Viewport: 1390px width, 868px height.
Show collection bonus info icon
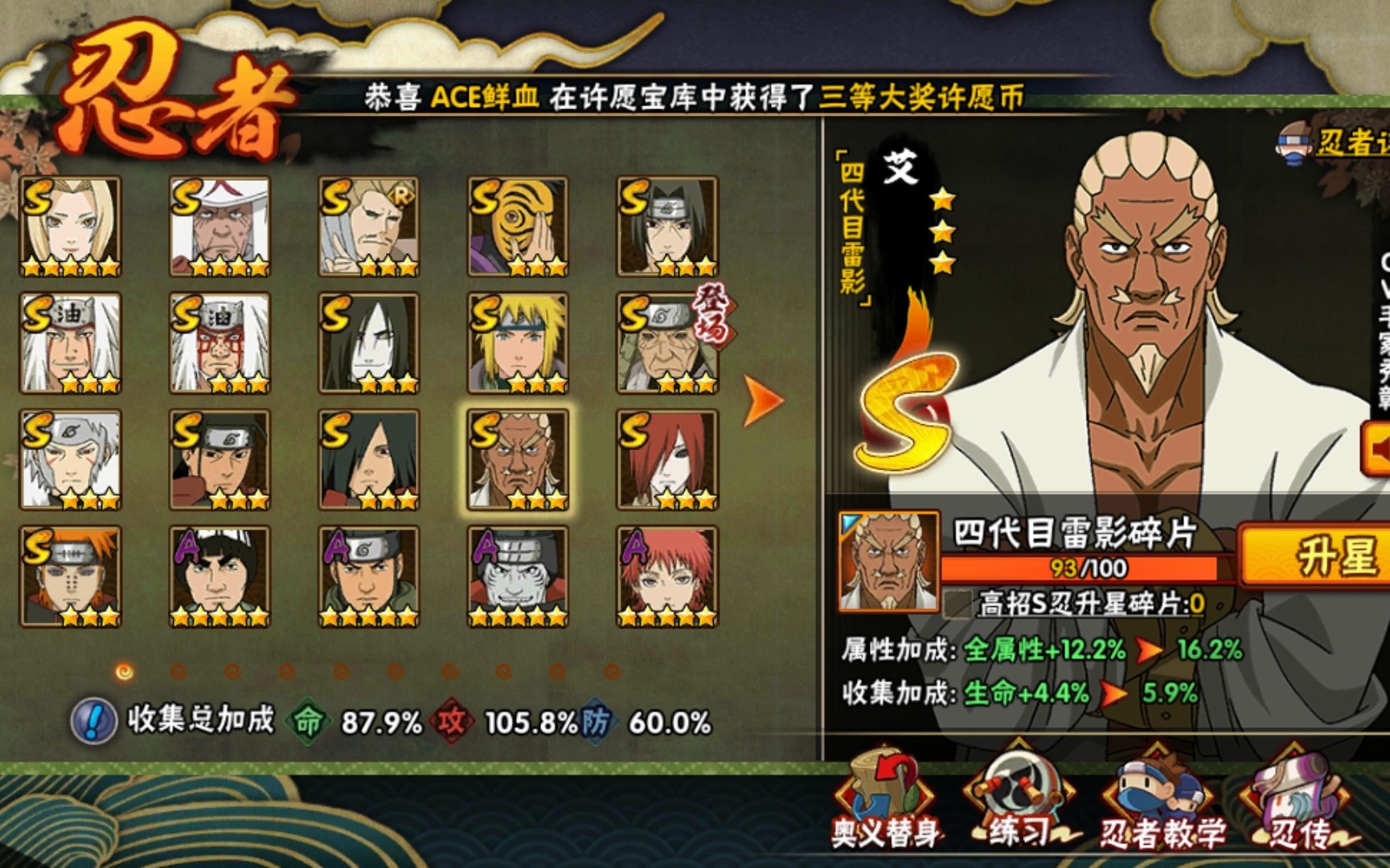93,721
